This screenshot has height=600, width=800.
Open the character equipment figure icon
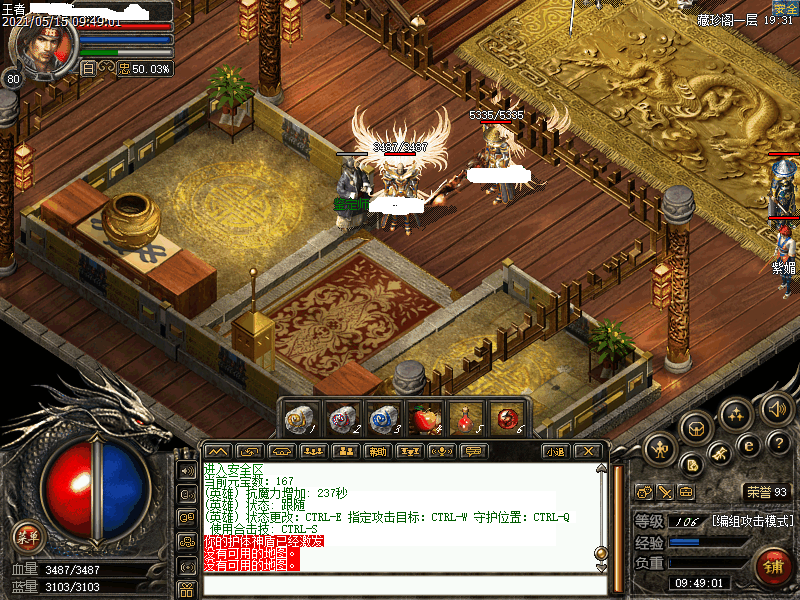tap(659, 448)
